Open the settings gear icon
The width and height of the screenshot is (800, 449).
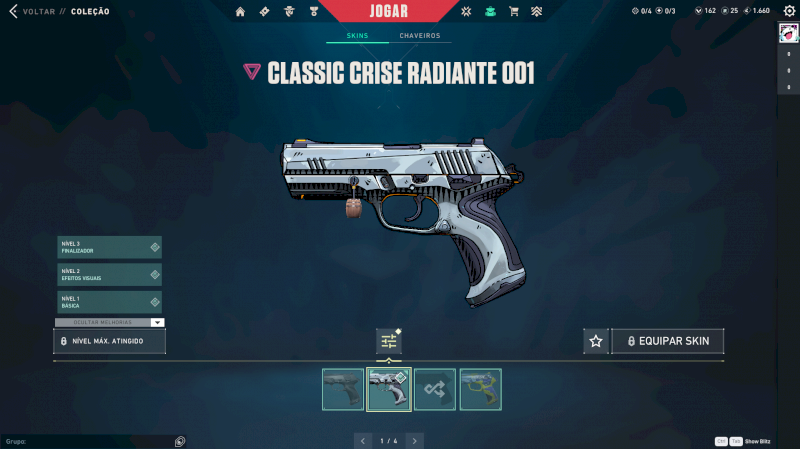coord(787,11)
